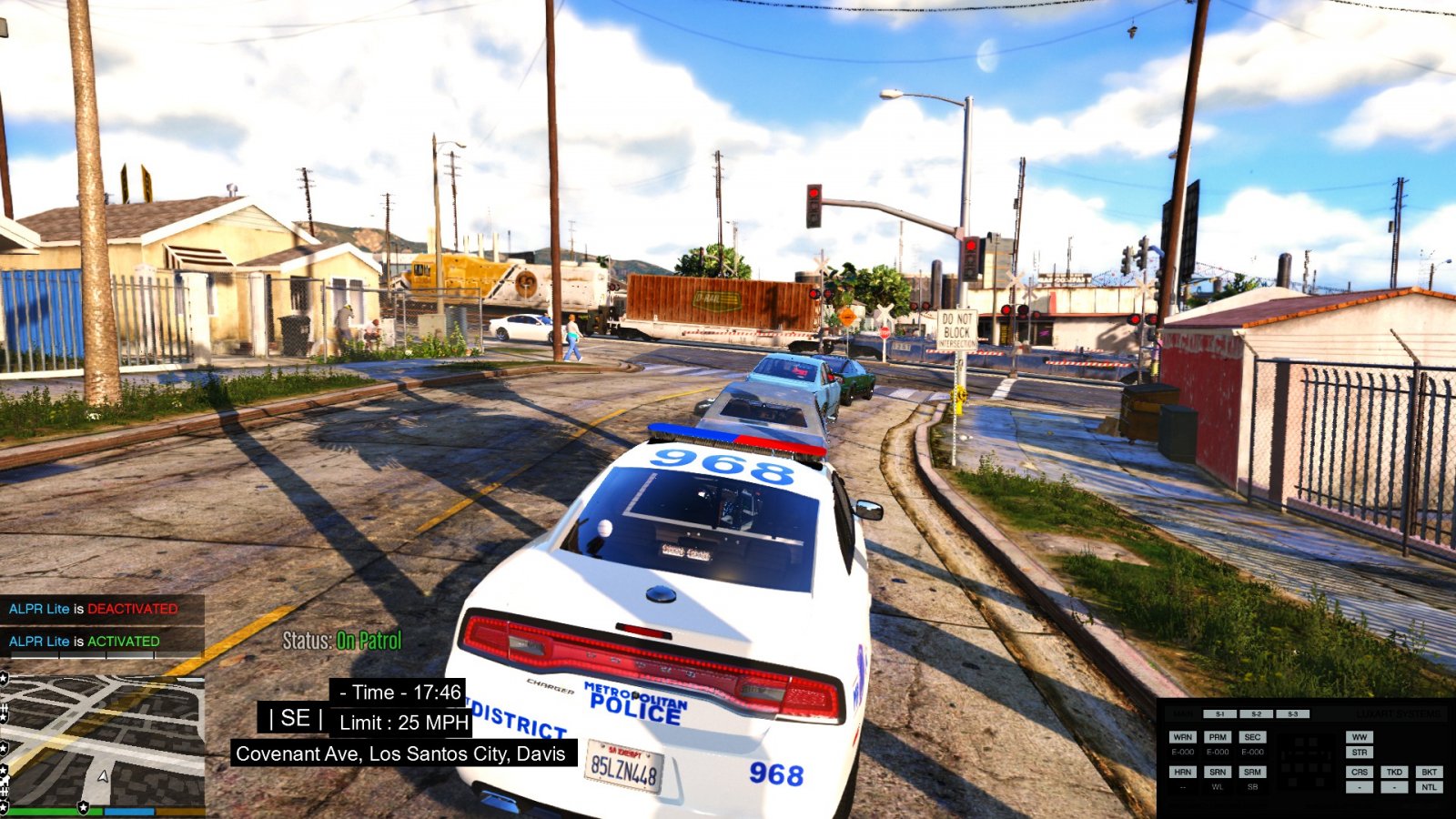This screenshot has width=1456, height=819.
Task: Enable the CRS cruise lights button
Action: [x=1359, y=772]
